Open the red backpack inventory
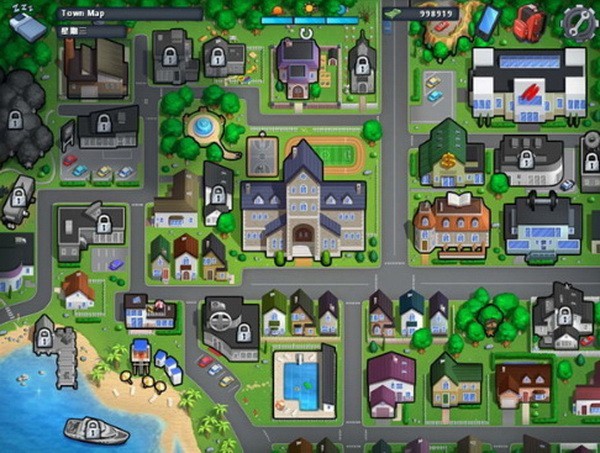Image resolution: width=600 pixels, height=453 pixels. click(x=528, y=21)
